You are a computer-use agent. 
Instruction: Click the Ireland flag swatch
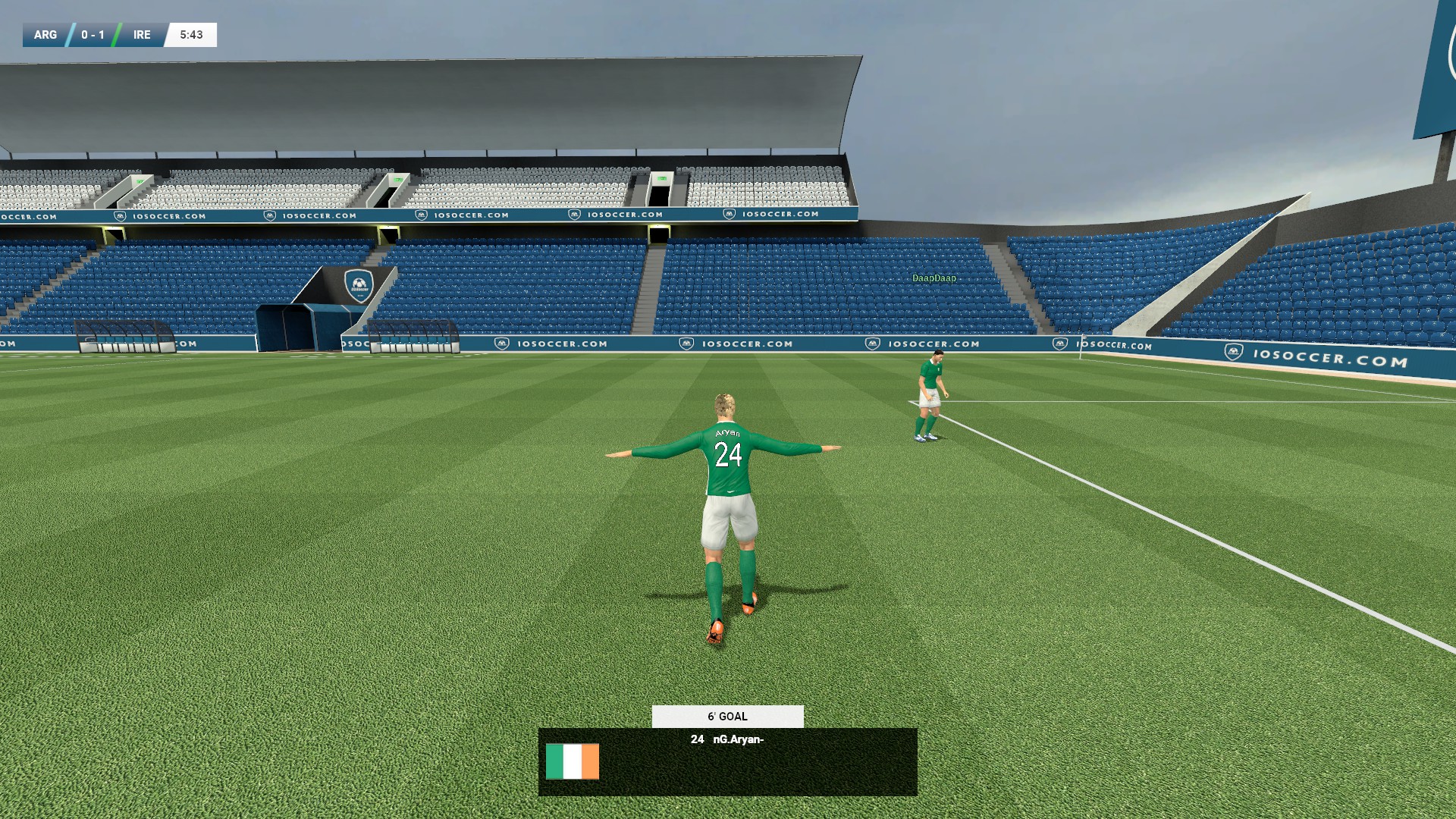[x=573, y=762]
